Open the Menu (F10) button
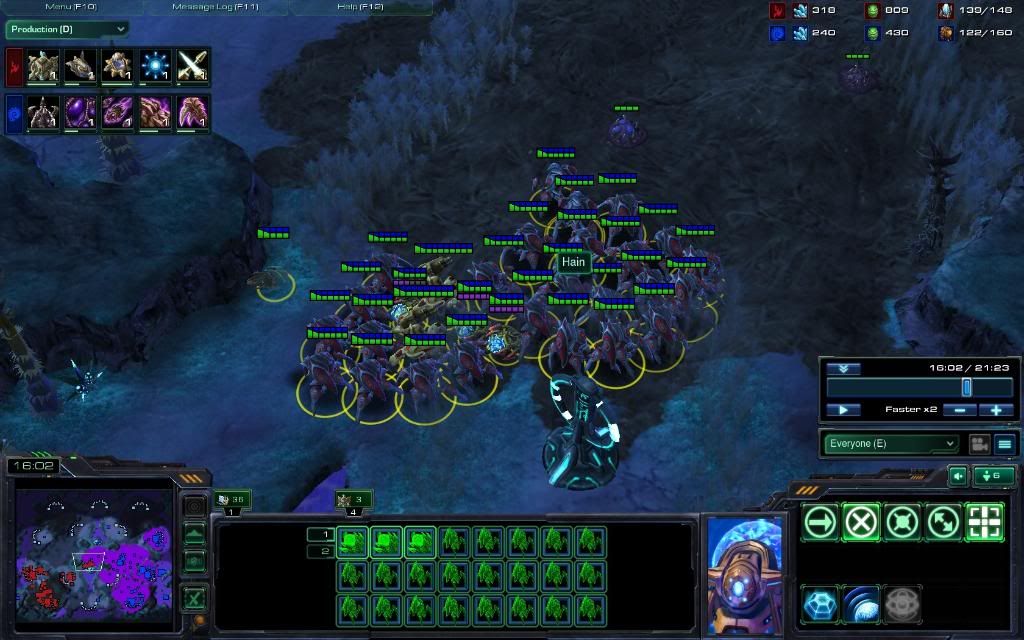 coord(70,7)
